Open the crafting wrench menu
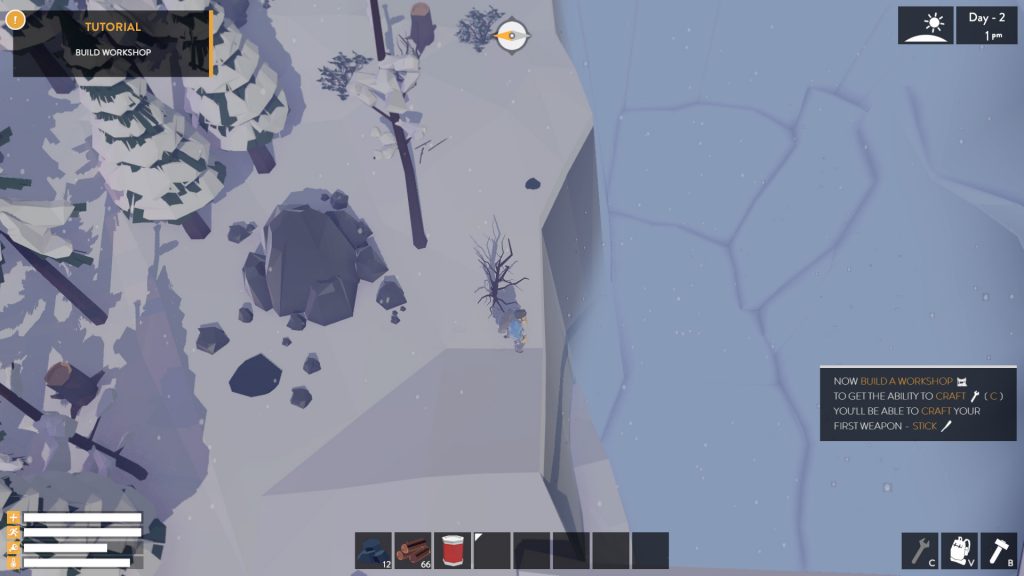The height and width of the screenshot is (576, 1024). click(919, 551)
